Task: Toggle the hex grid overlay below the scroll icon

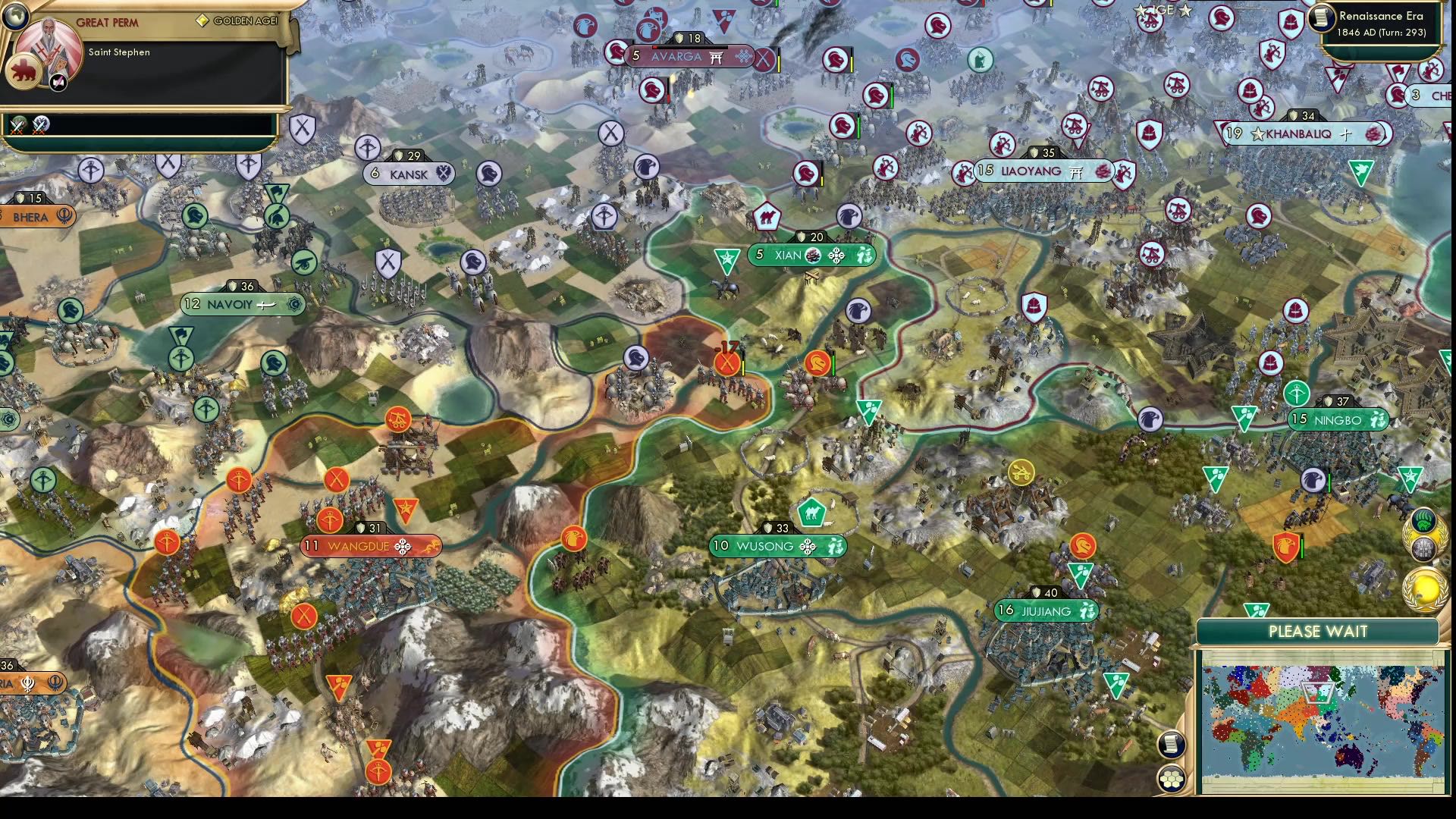Action: click(x=1172, y=778)
